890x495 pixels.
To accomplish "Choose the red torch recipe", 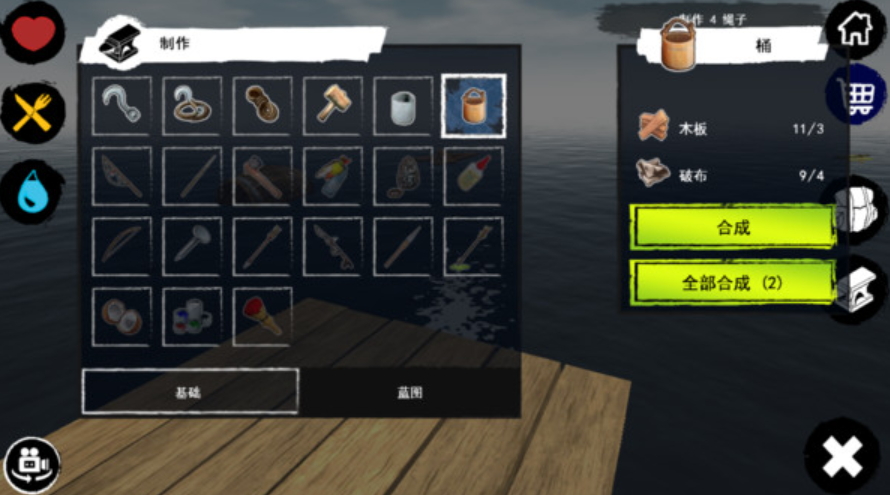I will click(x=262, y=317).
